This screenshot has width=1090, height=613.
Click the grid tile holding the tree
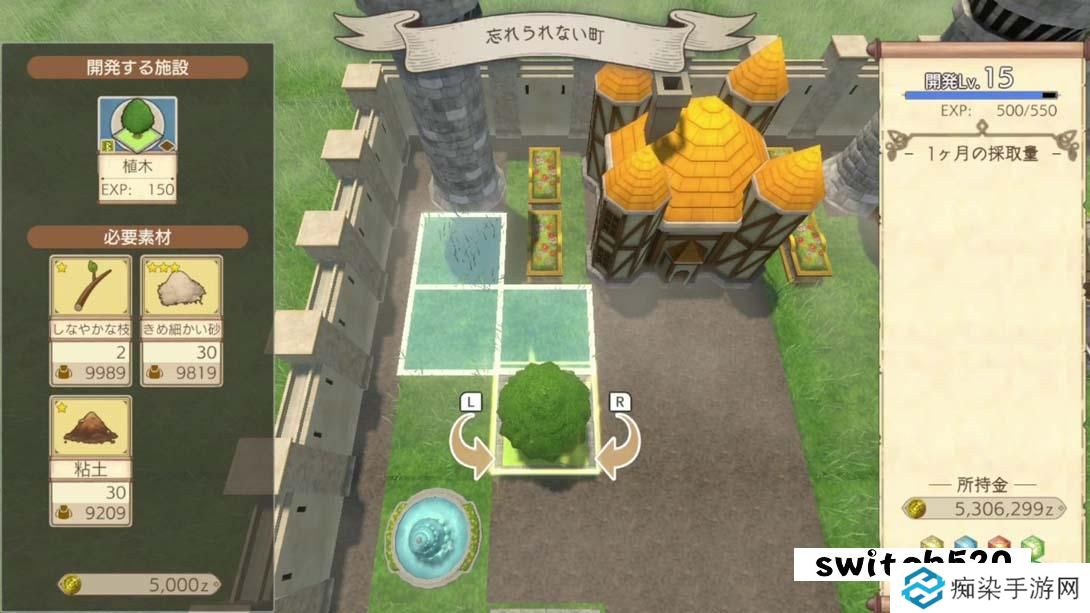pyautogui.click(x=544, y=423)
